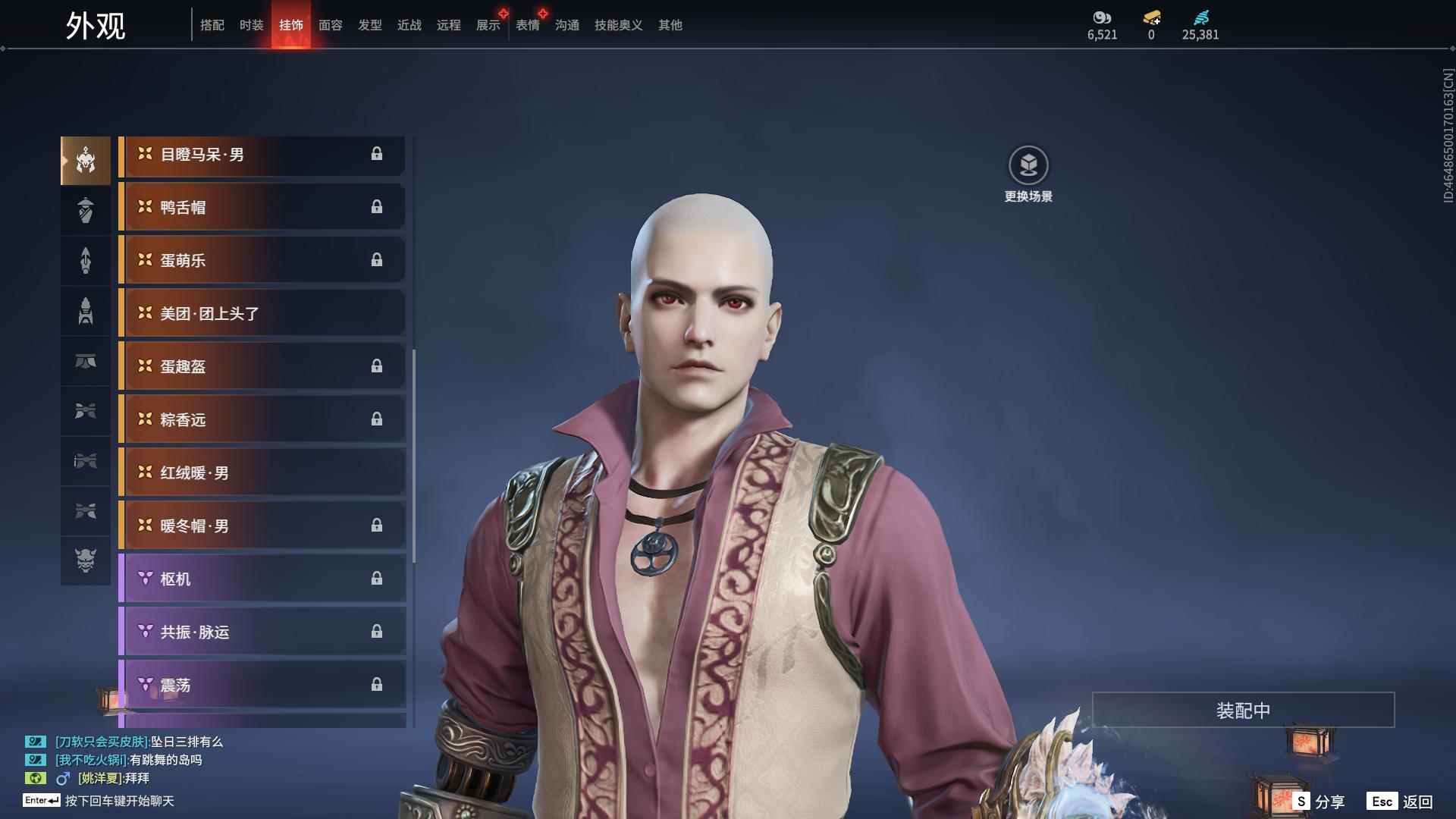Click the 分享 share button
The width and height of the screenshot is (1456, 819).
[1319, 801]
